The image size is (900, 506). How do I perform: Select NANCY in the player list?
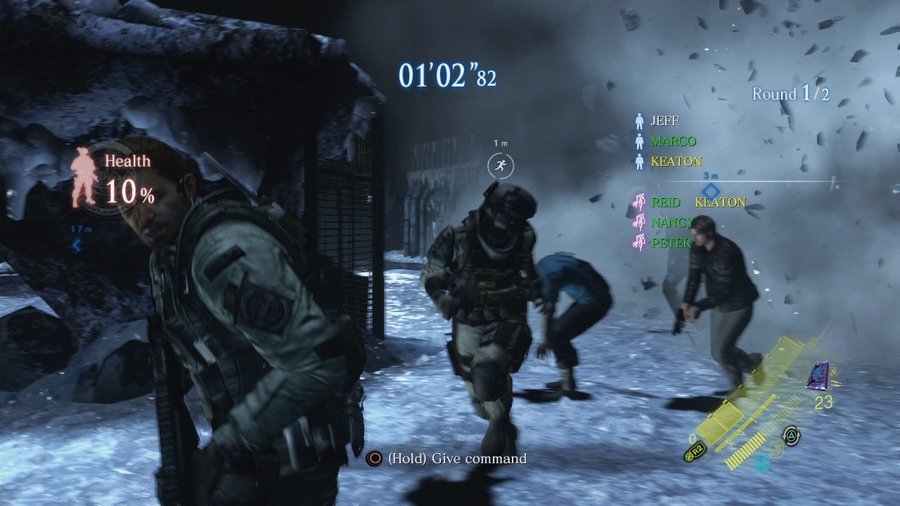coord(671,222)
